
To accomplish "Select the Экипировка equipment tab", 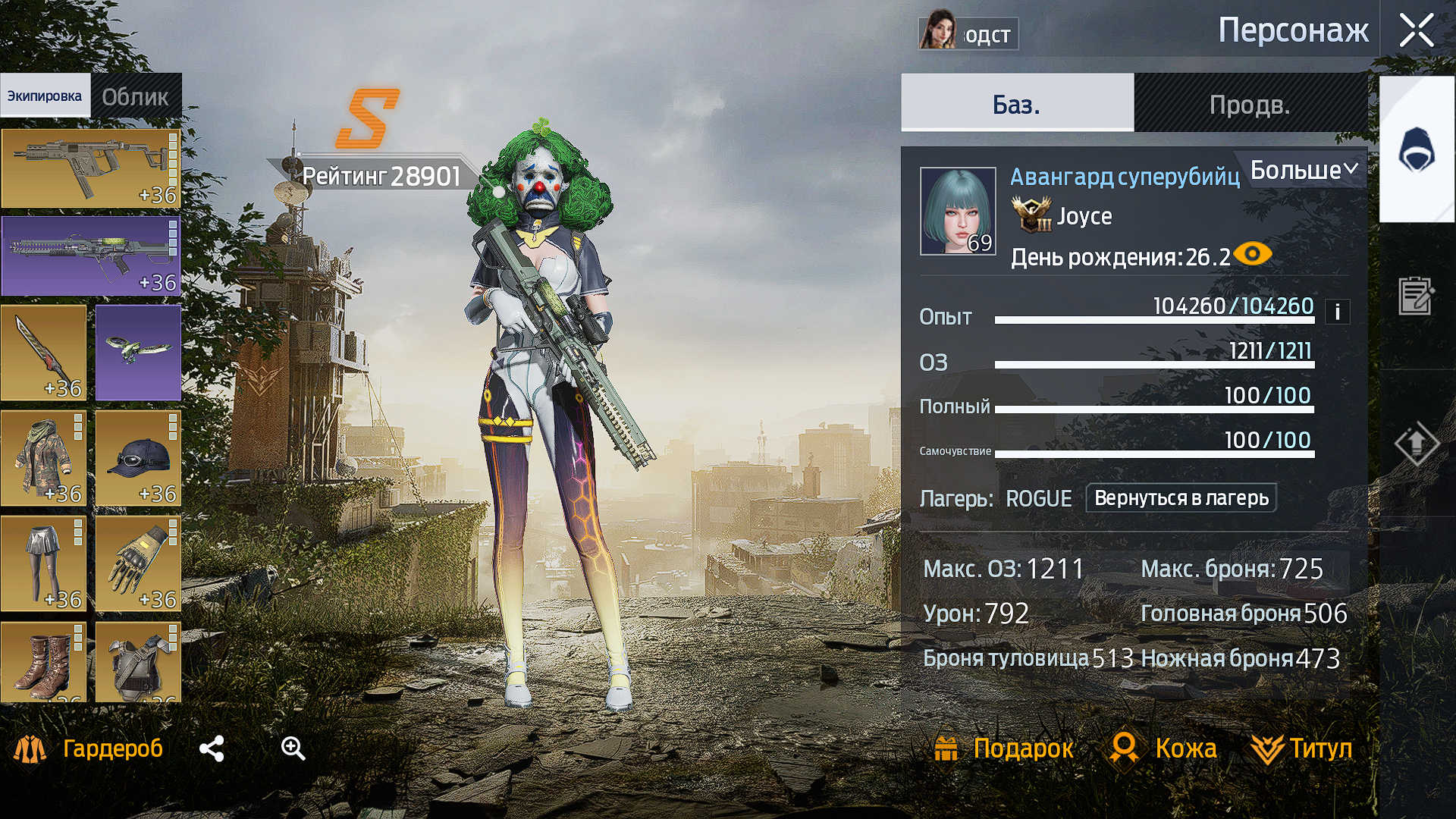I will 45,96.
